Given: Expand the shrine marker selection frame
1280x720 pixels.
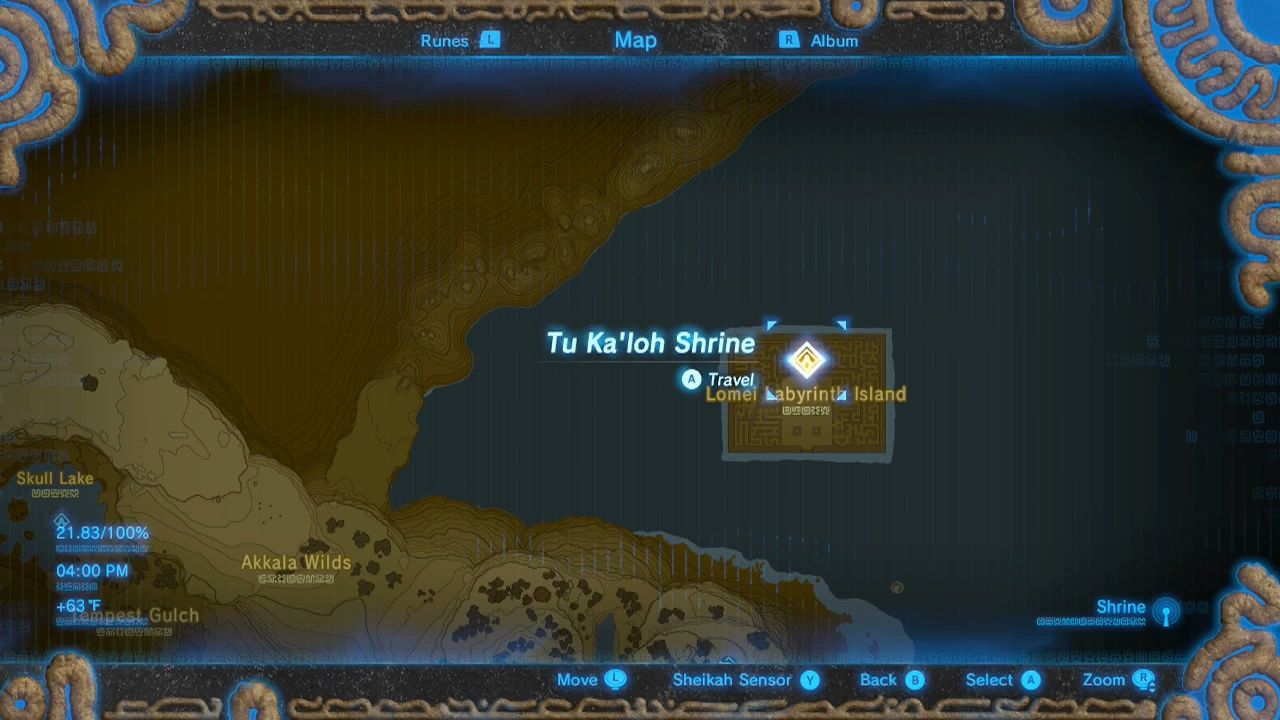Looking at the screenshot, I should (x=807, y=360).
